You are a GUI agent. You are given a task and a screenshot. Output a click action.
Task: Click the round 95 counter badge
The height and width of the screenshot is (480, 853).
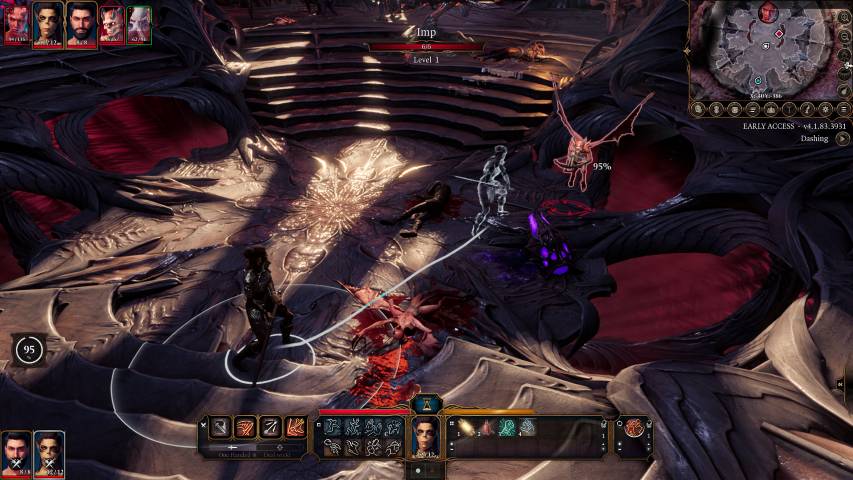[x=29, y=349]
